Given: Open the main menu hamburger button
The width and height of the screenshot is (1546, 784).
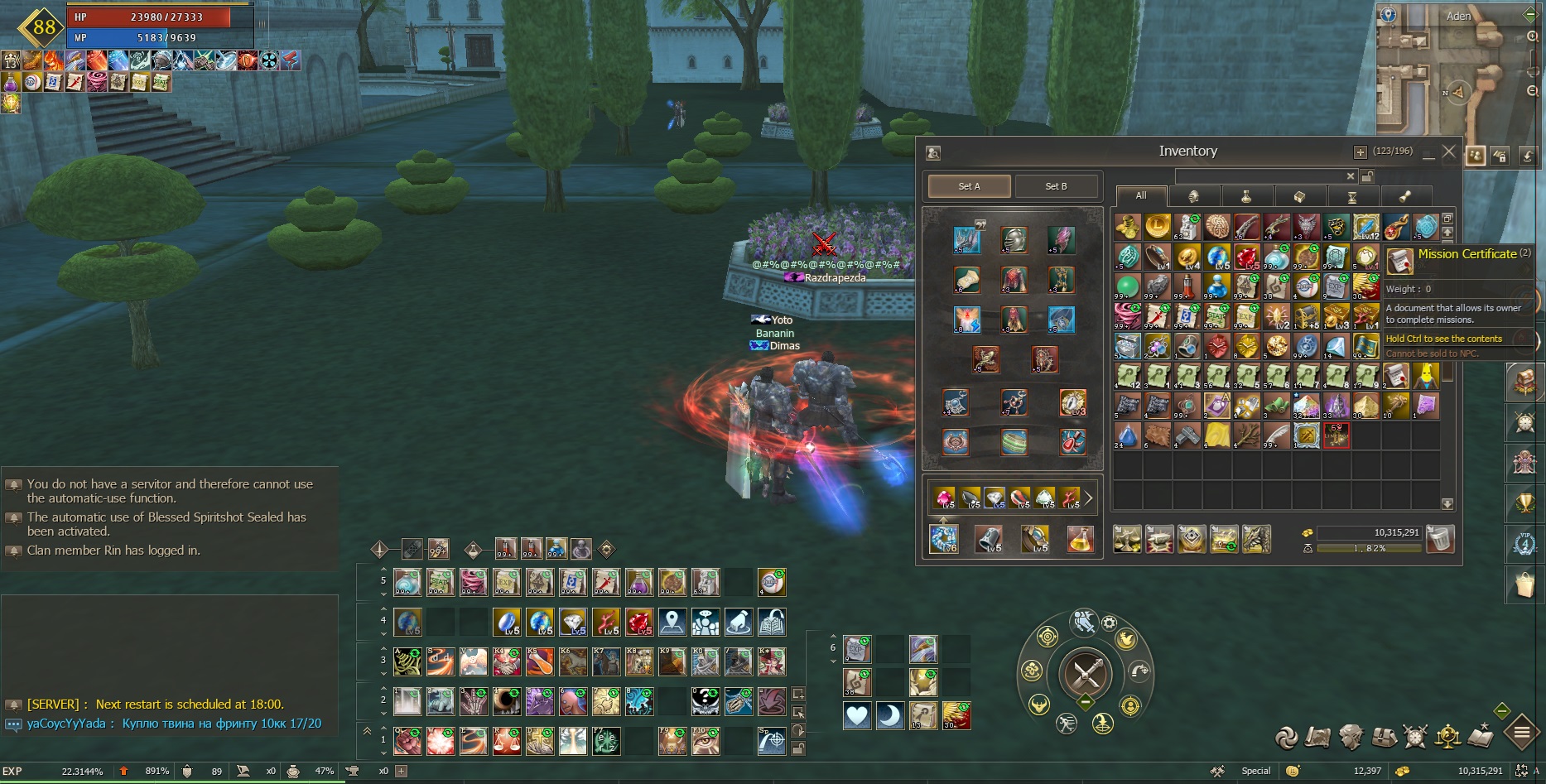Looking at the screenshot, I should [1522, 733].
